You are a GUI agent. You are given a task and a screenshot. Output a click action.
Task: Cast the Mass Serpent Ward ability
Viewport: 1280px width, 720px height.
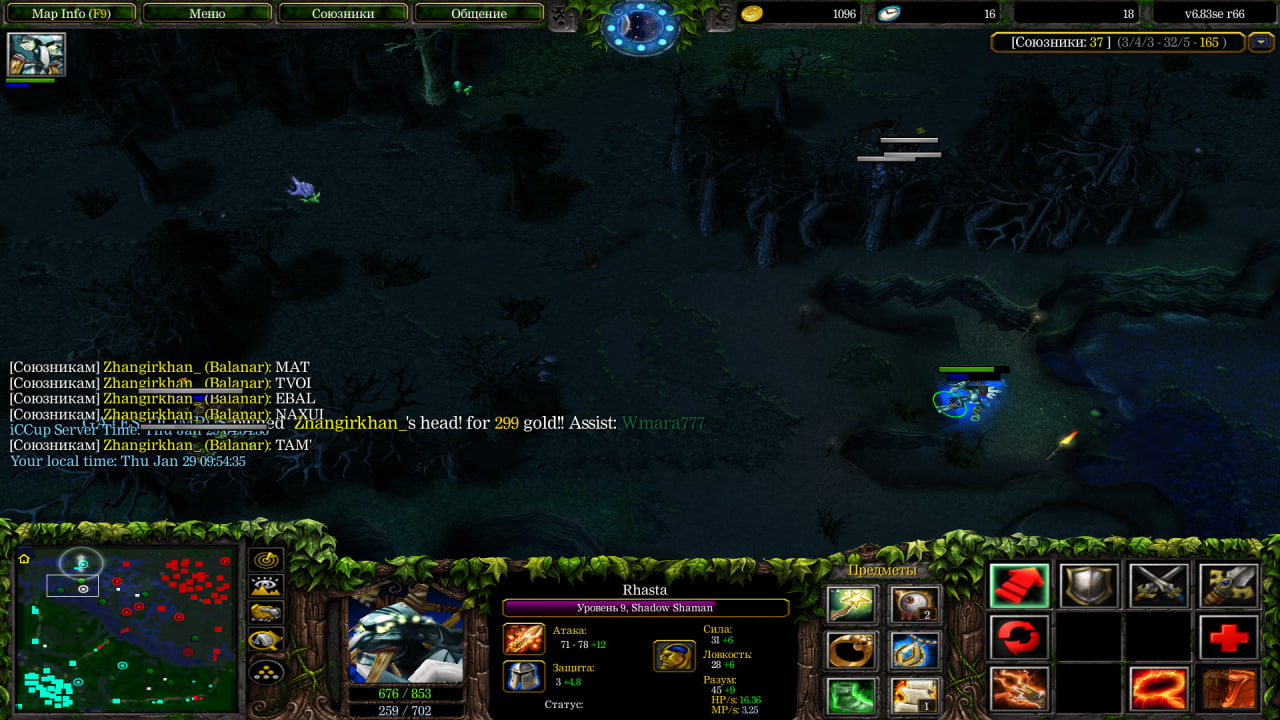[1229, 689]
